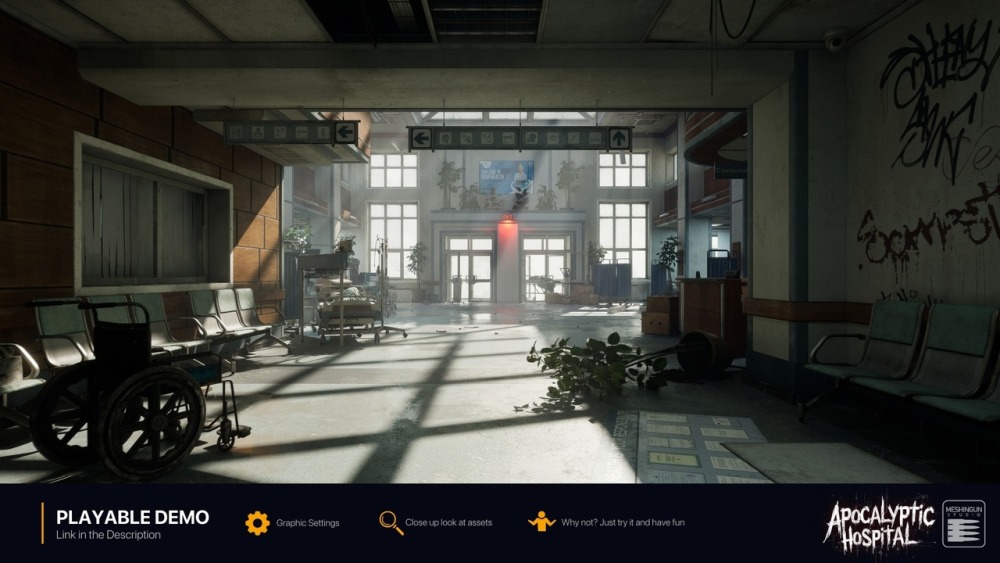1000x563 pixels.
Task: Open the Meshingun Studio logo badge
Action: click(x=963, y=524)
